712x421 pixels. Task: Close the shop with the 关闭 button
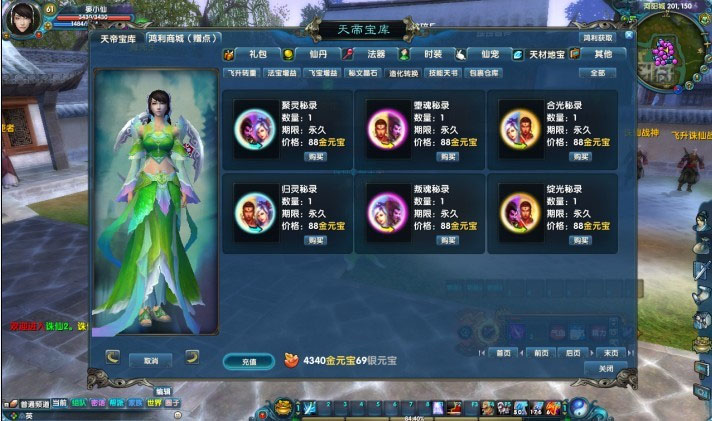(606, 368)
